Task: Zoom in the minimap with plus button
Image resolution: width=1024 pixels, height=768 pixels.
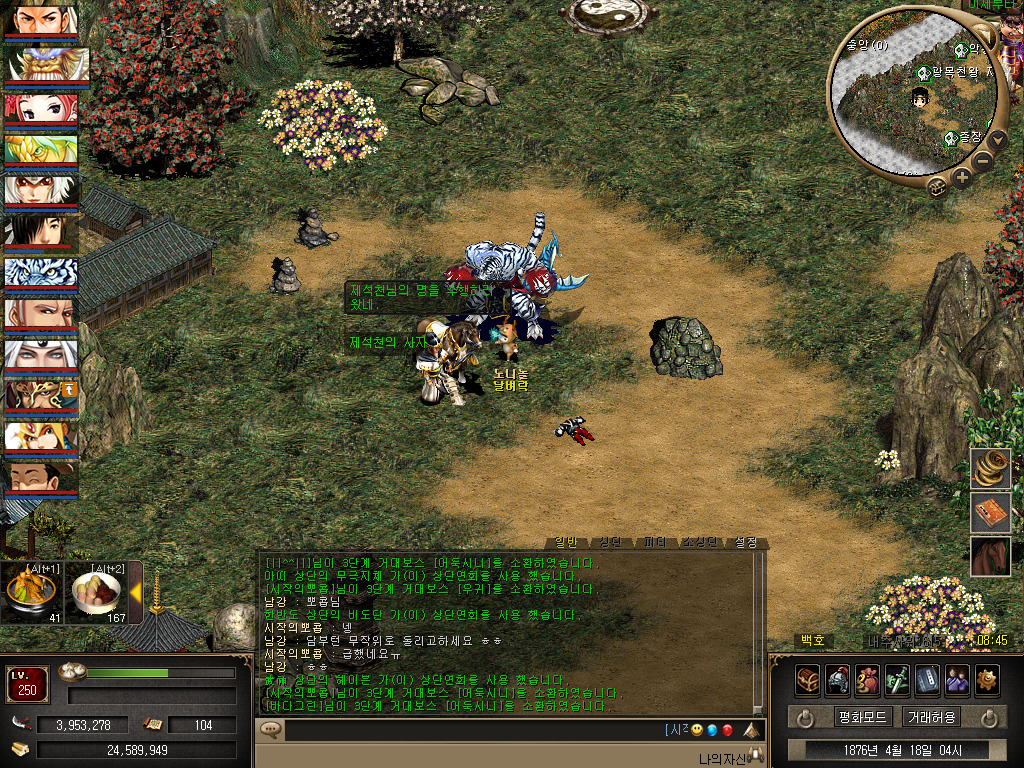Action: pyautogui.click(x=962, y=178)
